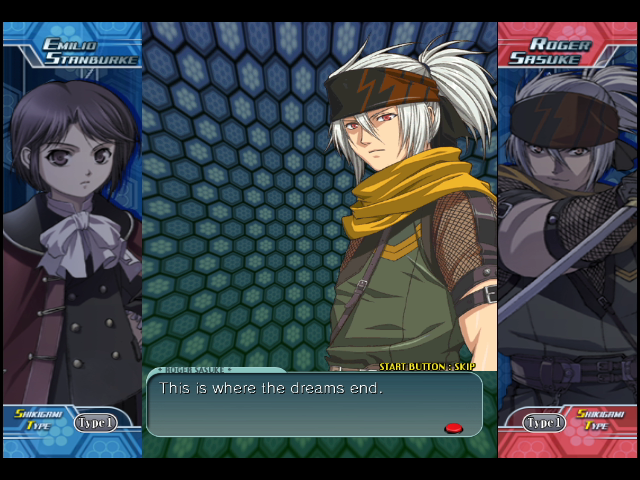Select Emilio Stanburke's Type 1 shikigami badge
This screenshot has width=640, height=480.
(x=95, y=423)
